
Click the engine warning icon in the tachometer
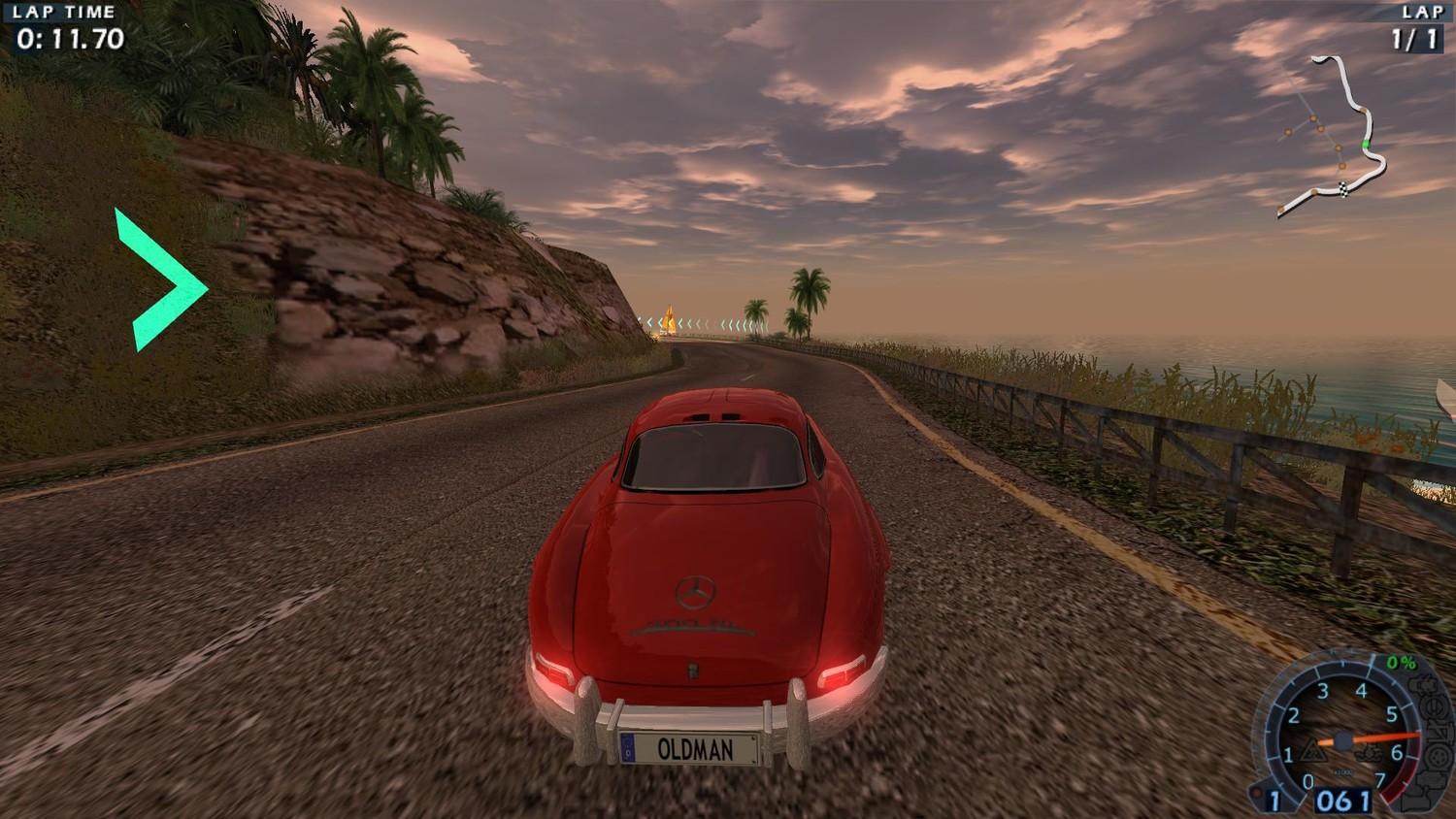1371,752
